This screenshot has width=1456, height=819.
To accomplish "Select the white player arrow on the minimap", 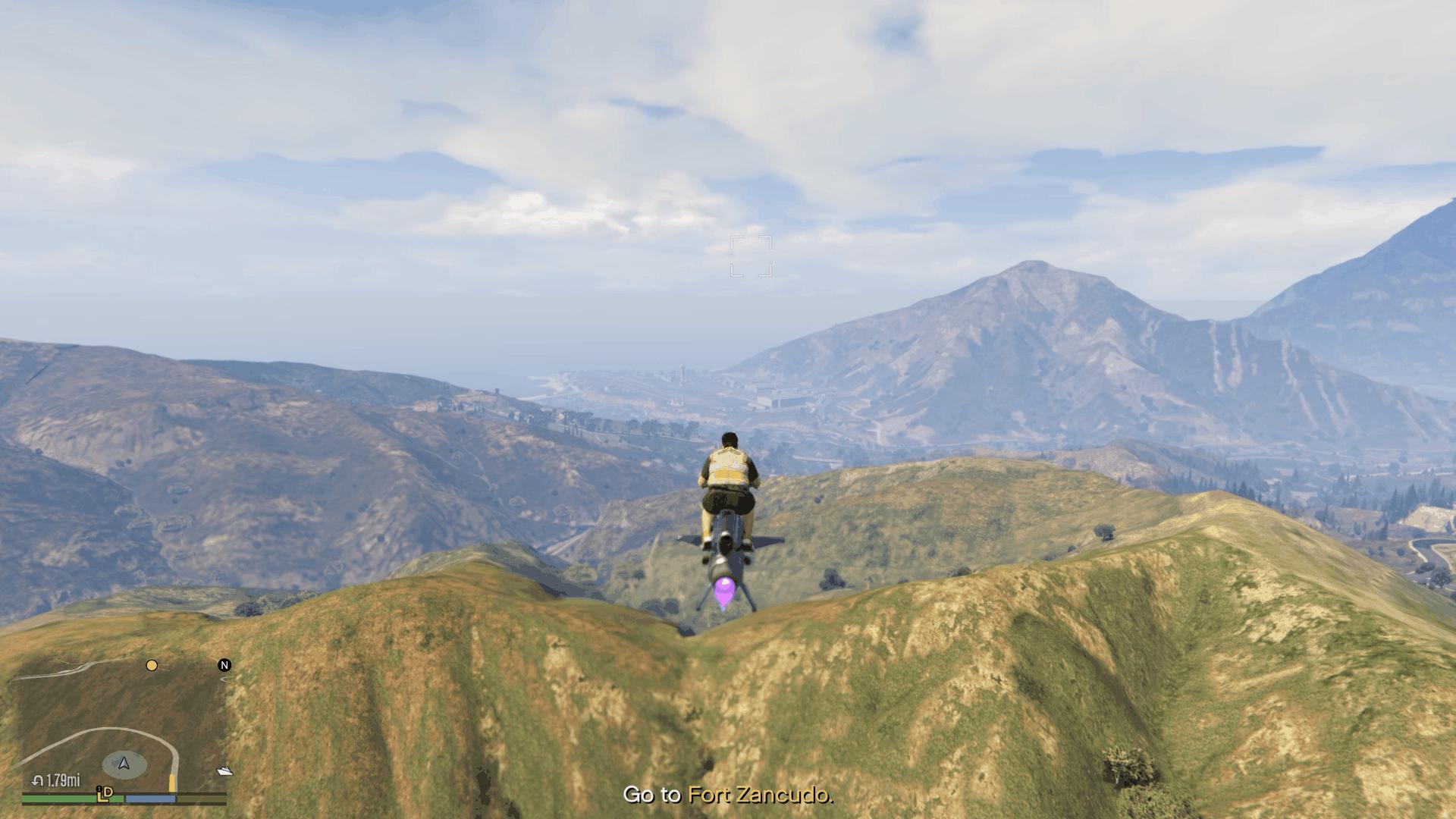I will pyautogui.click(x=123, y=764).
